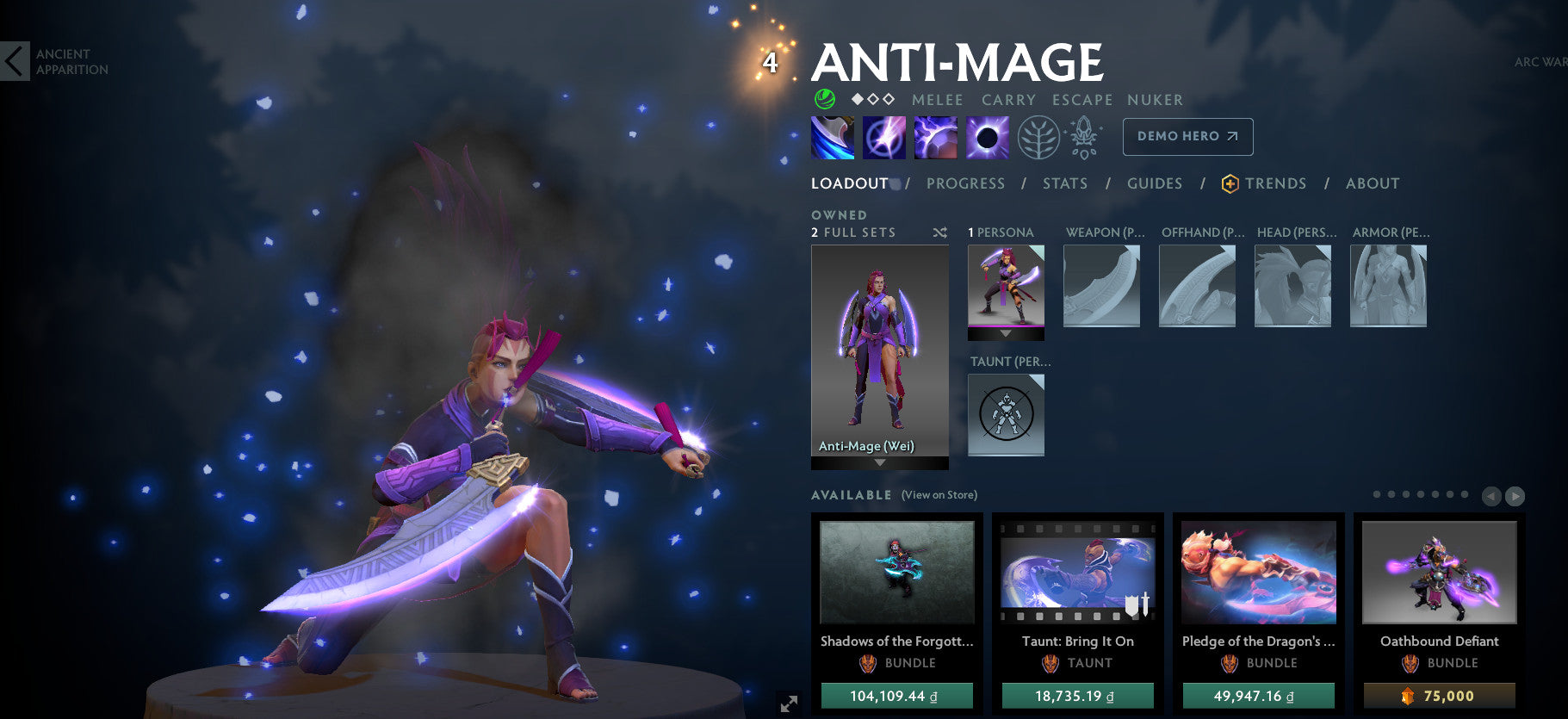Viewport: 1568px width, 719px height.
Task: Switch to the STATS tab
Action: (1065, 183)
